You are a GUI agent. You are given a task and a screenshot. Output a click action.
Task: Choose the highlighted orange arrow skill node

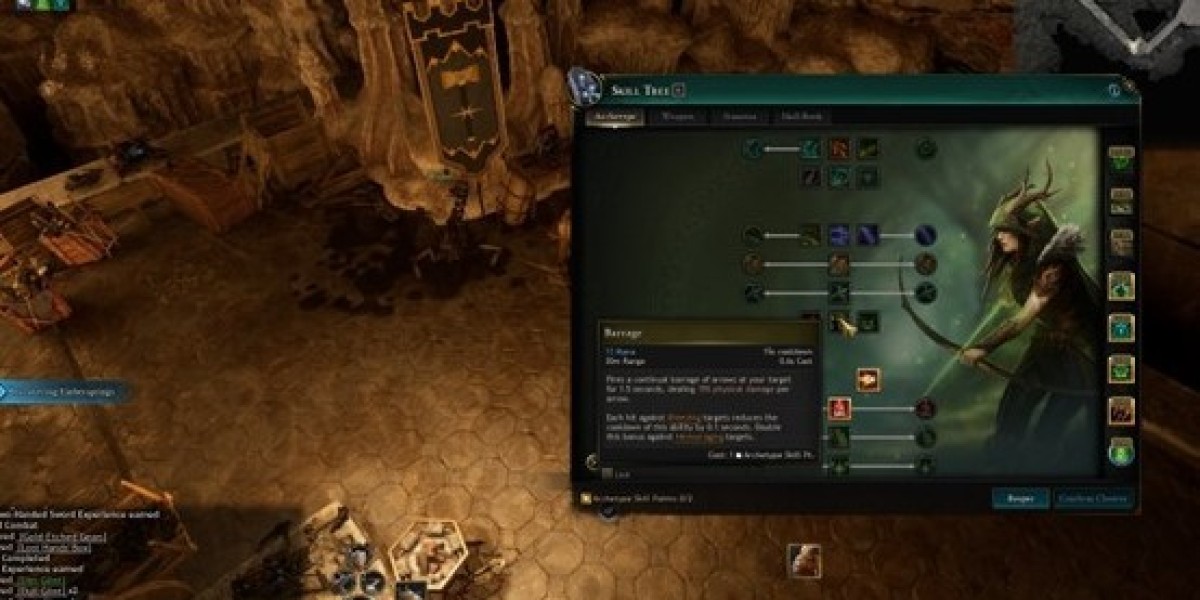pos(868,380)
